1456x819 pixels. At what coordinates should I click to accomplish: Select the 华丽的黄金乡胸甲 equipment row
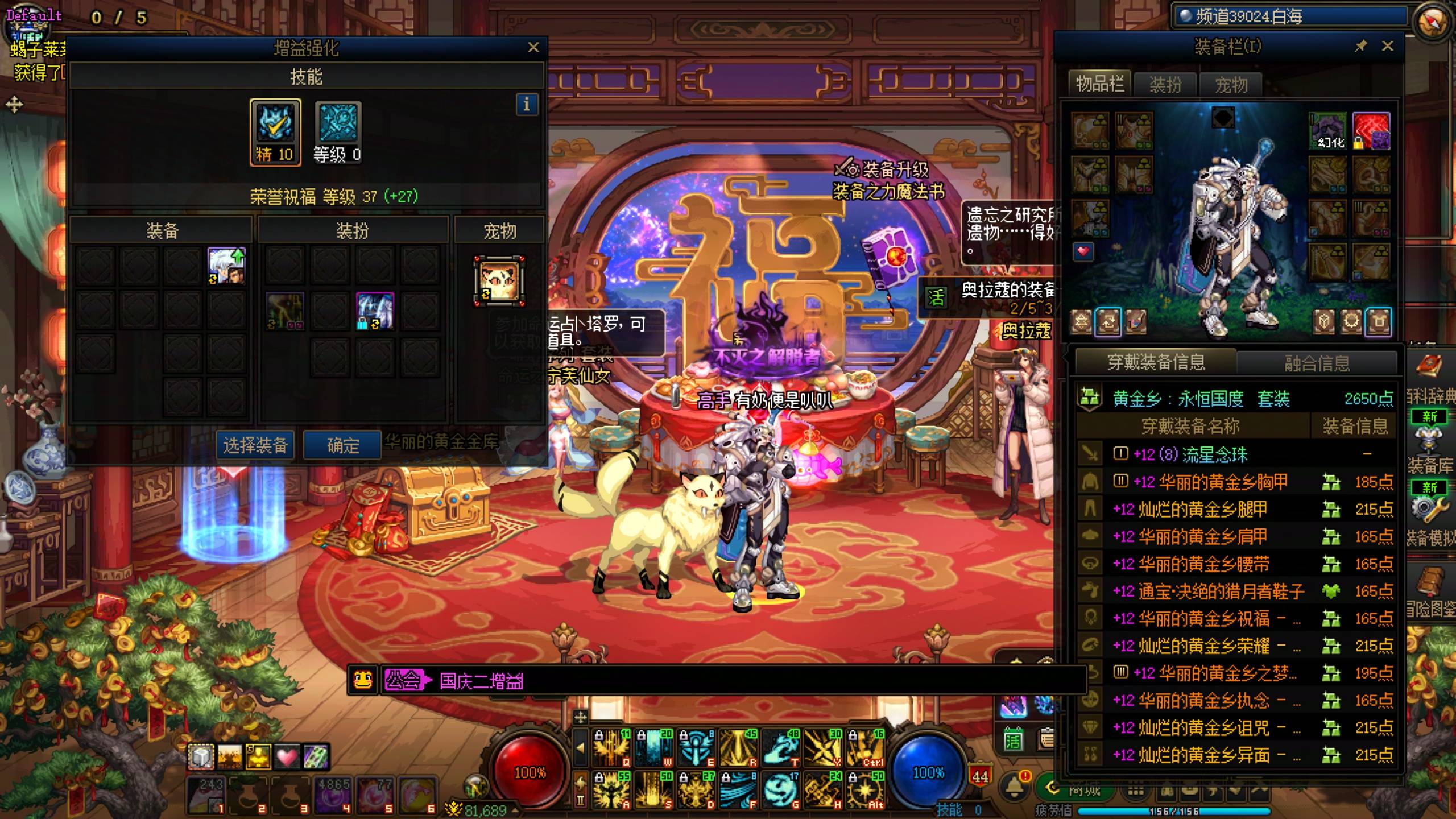tap(1210, 482)
